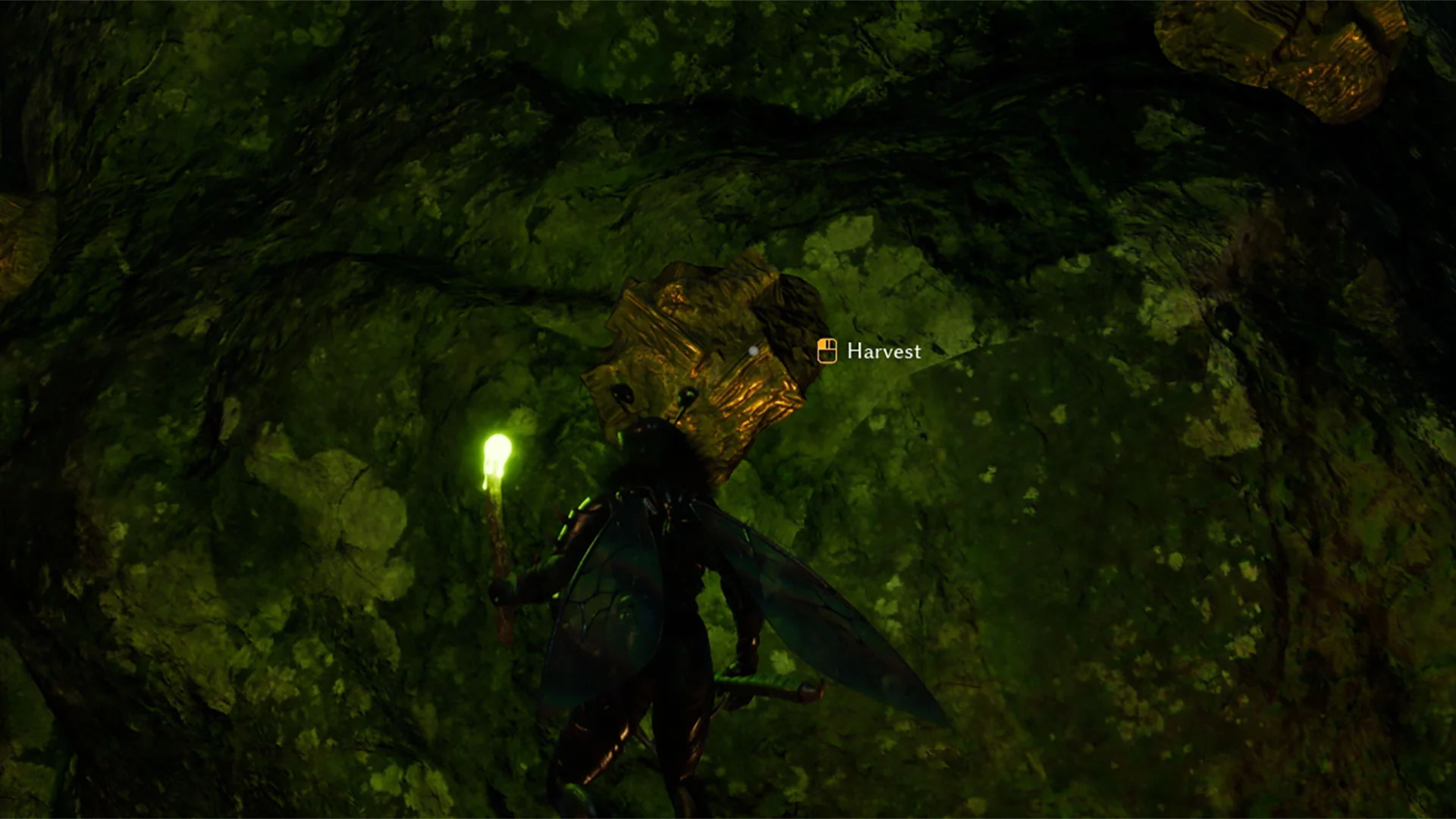Click the mouse-button icon beside Harvest
Viewport: 1456px width, 819px height.
(827, 350)
